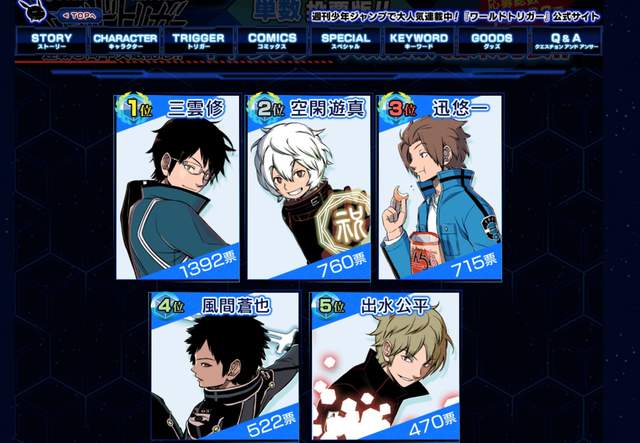Open the KEYWORD section
Viewport: 640px width, 443px height.
(419, 41)
